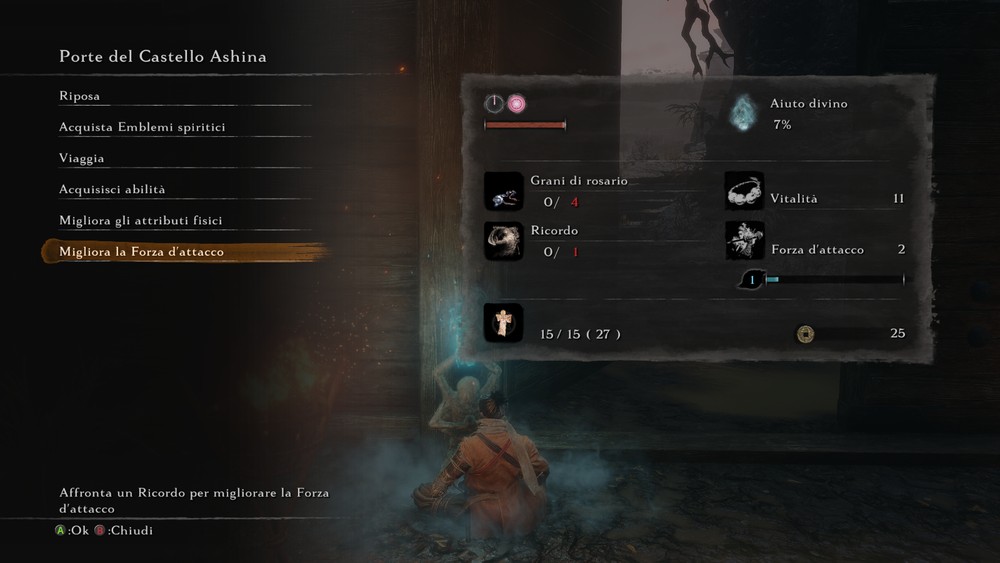1000x563 pixels.
Task: Select the Ricordo memory icon
Action: (x=503, y=241)
